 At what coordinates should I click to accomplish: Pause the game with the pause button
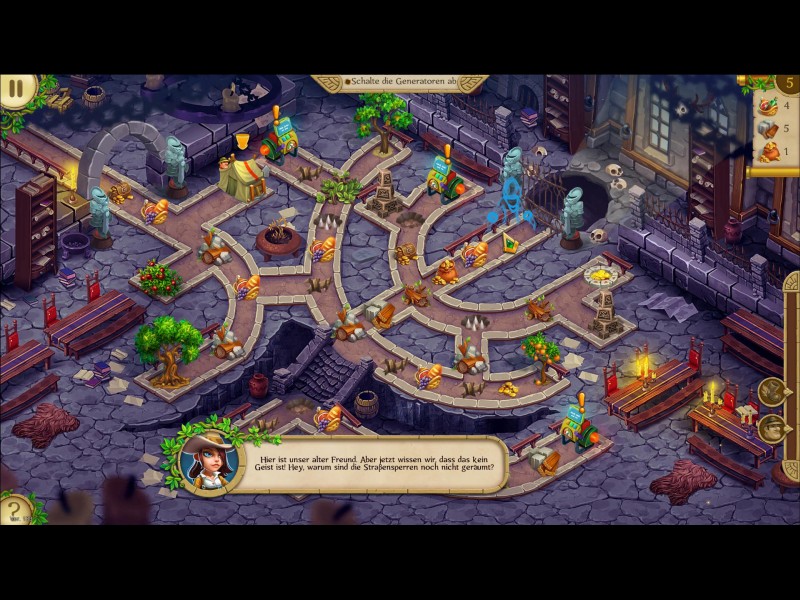coord(16,89)
